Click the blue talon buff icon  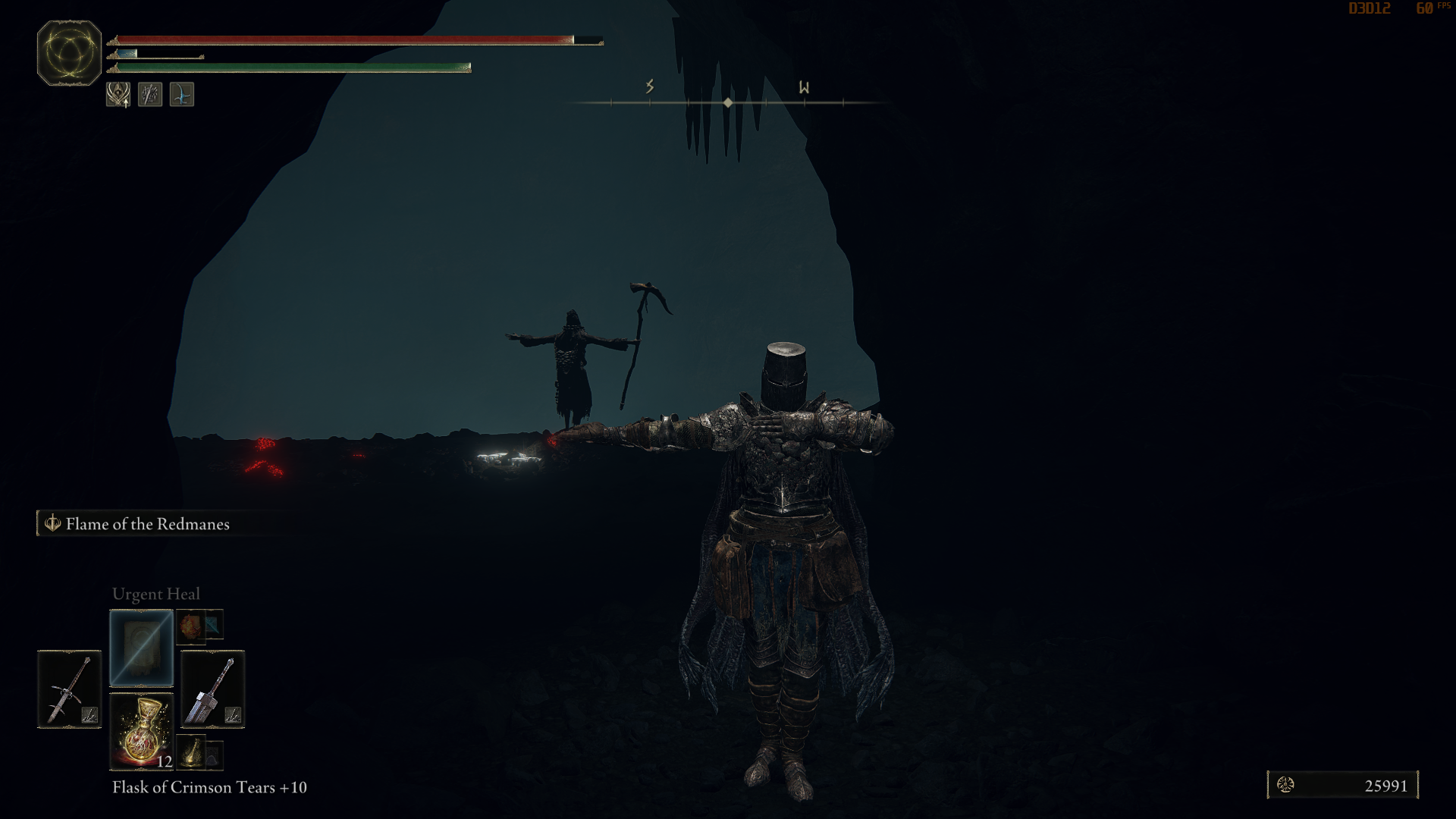180,94
